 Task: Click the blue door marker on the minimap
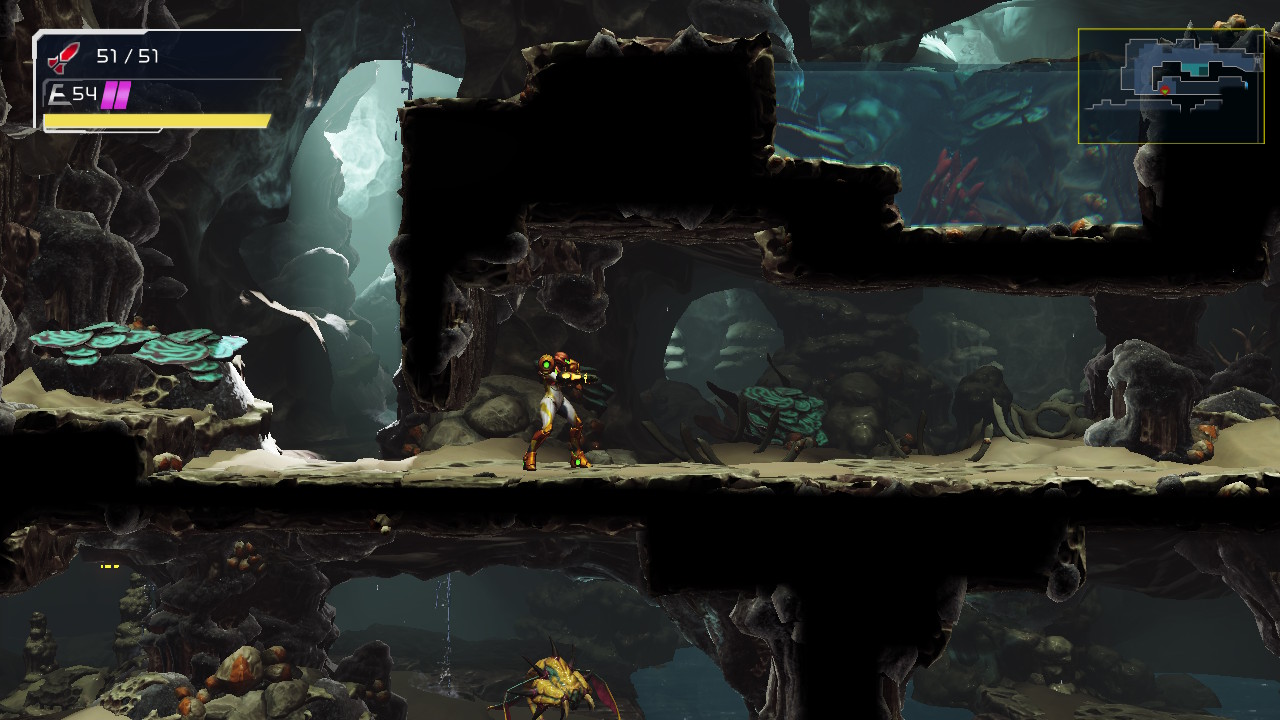1246,86
